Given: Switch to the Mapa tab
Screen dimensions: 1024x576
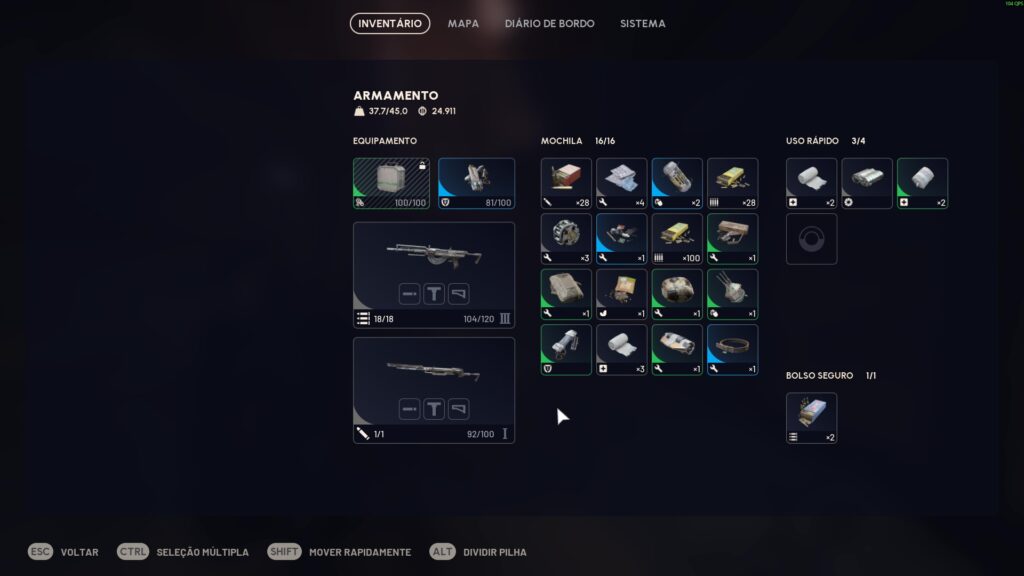Looking at the screenshot, I should pos(463,23).
